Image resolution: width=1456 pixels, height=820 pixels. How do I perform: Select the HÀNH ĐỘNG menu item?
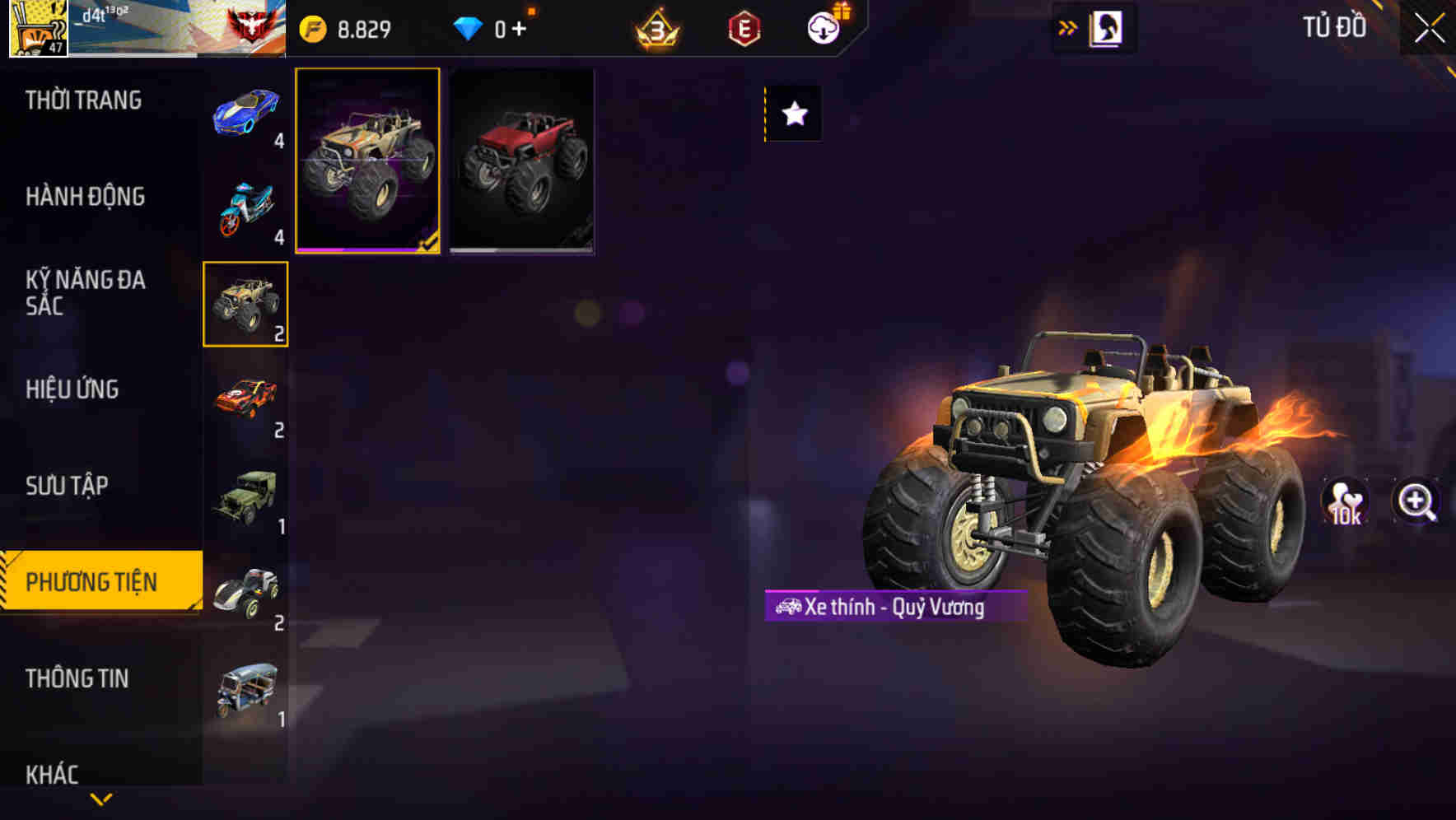(84, 197)
